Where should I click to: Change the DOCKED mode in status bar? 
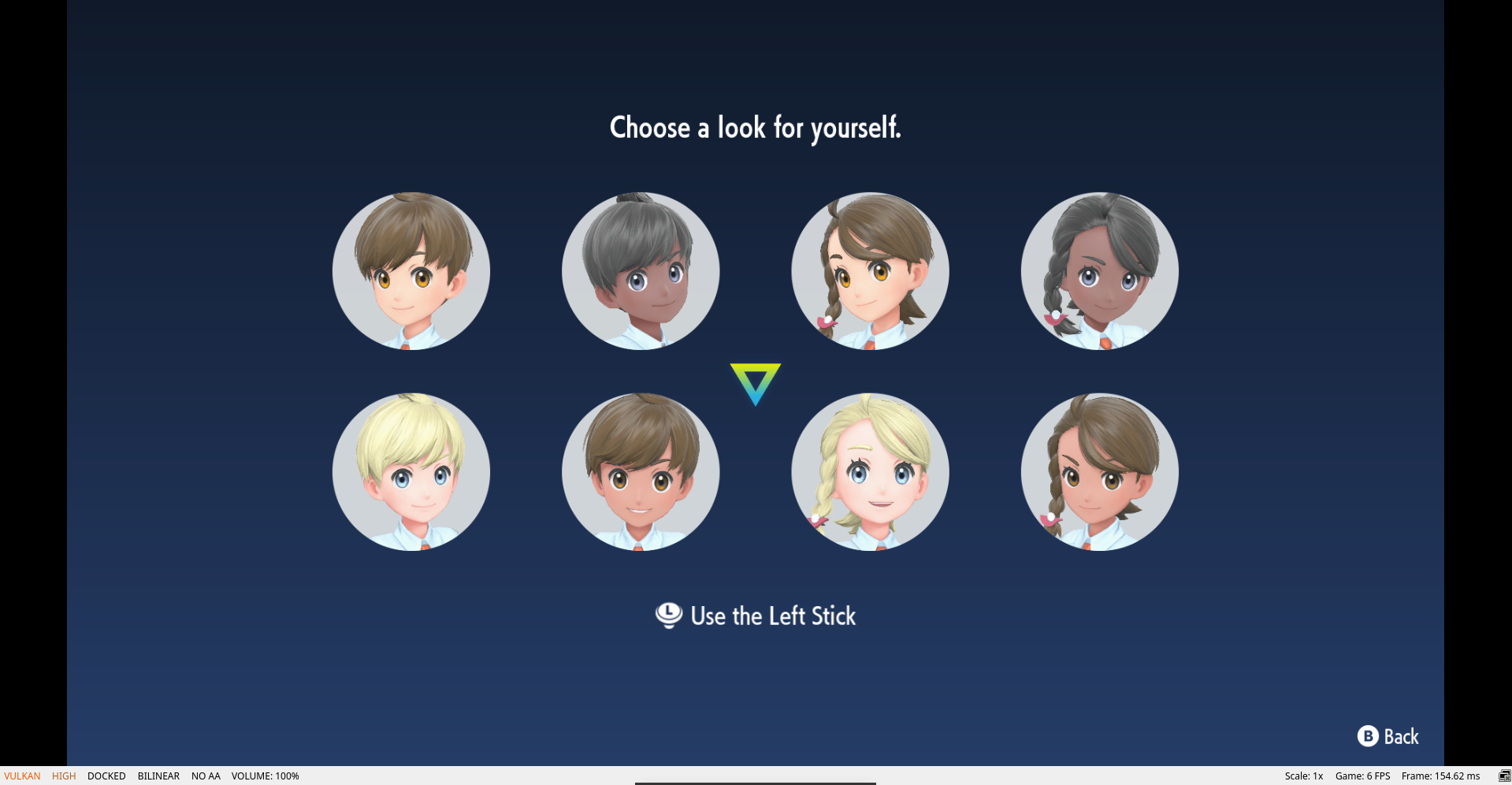coord(106,776)
